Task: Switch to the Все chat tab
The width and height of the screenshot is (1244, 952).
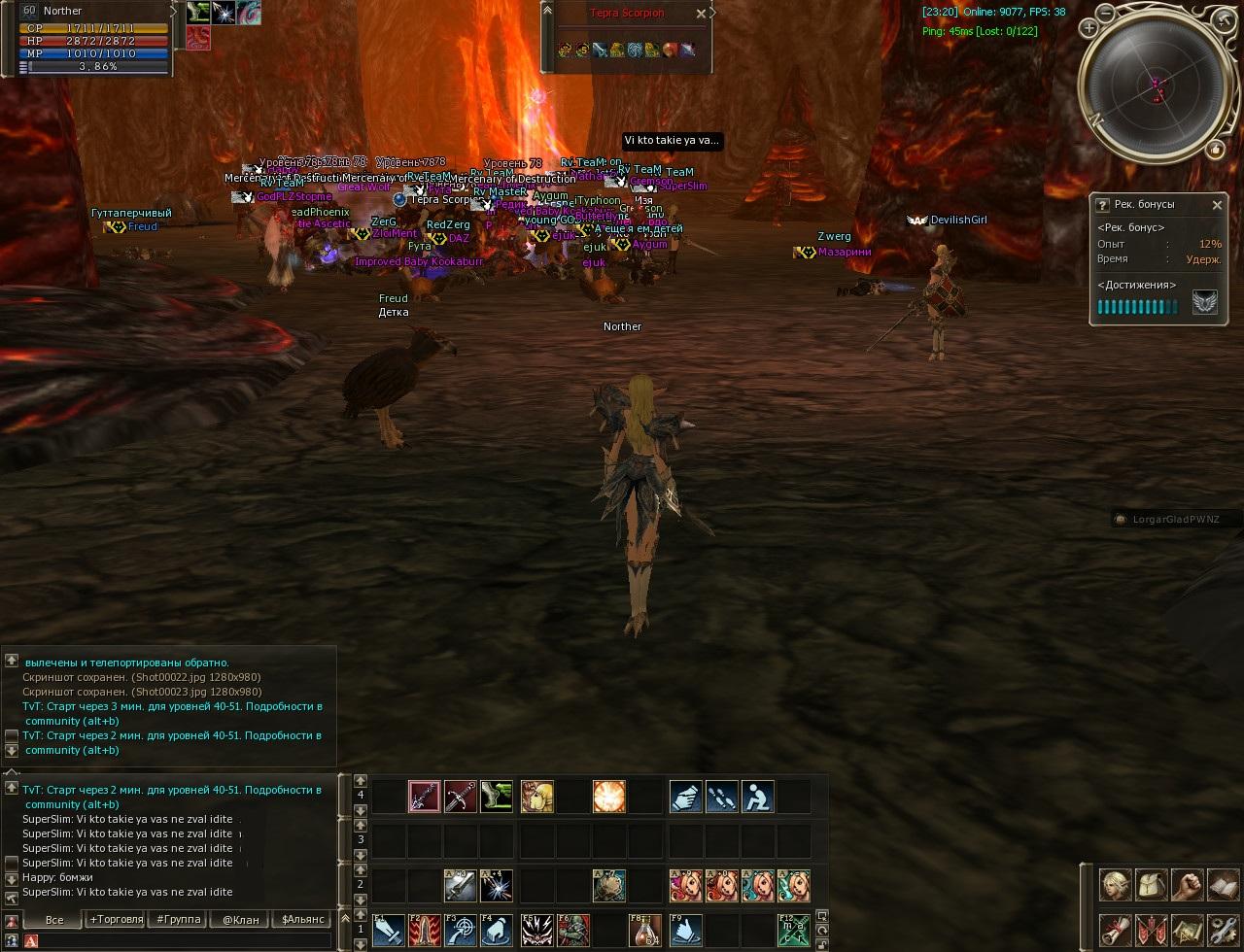Action: coord(54,919)
